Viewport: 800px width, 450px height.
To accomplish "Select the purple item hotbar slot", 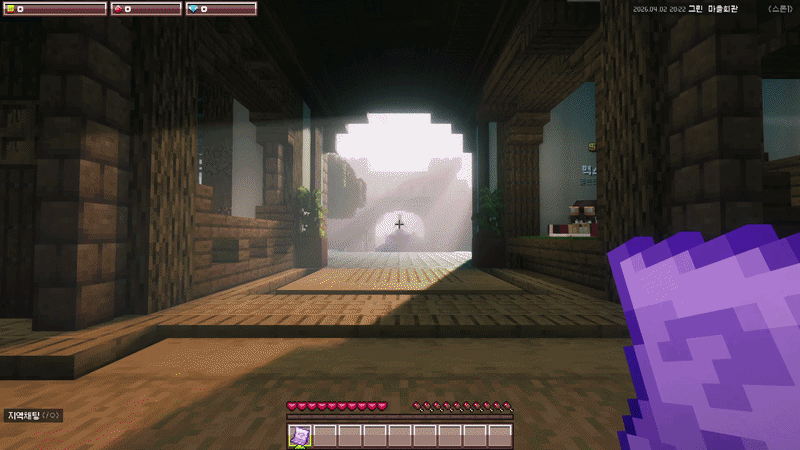I will click(300, 435).
